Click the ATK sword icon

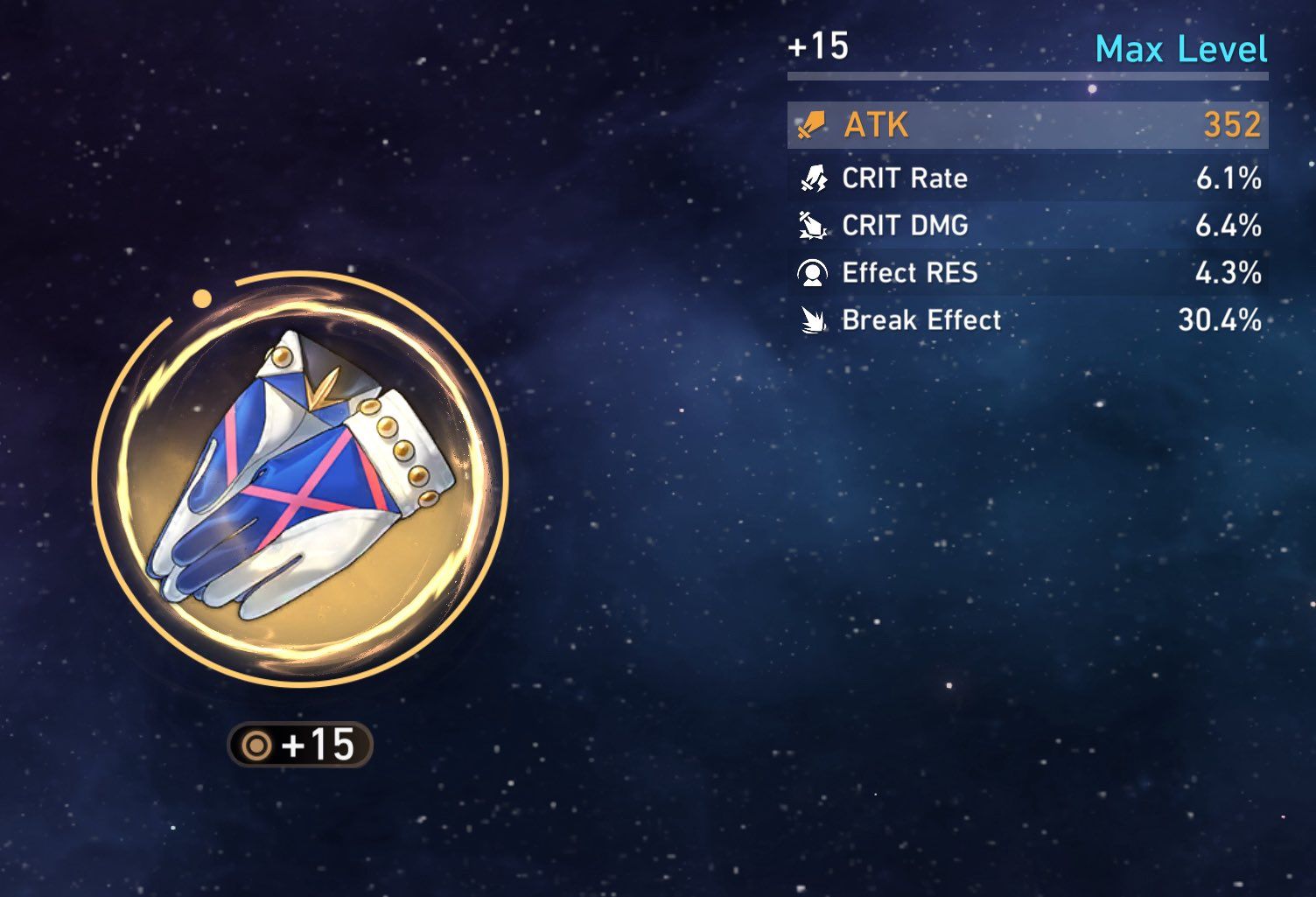point(812,126)
